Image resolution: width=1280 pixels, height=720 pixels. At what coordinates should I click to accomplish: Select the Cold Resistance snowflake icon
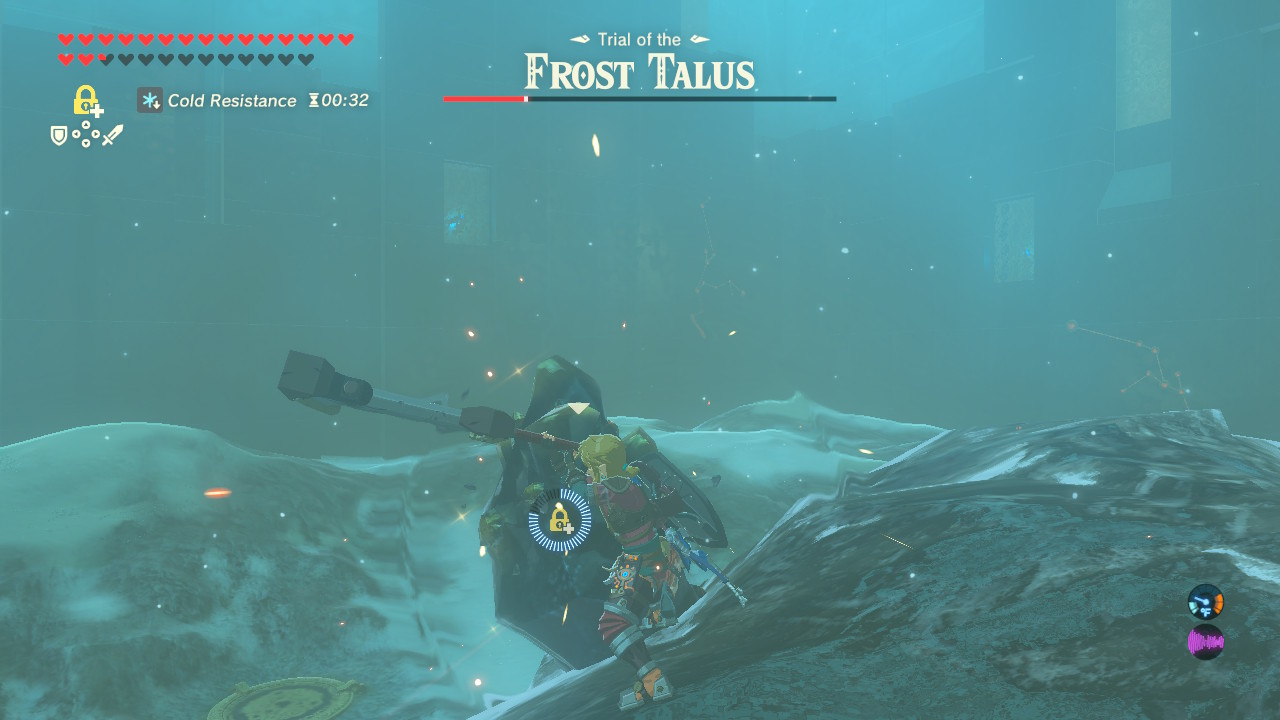[148, 100]
